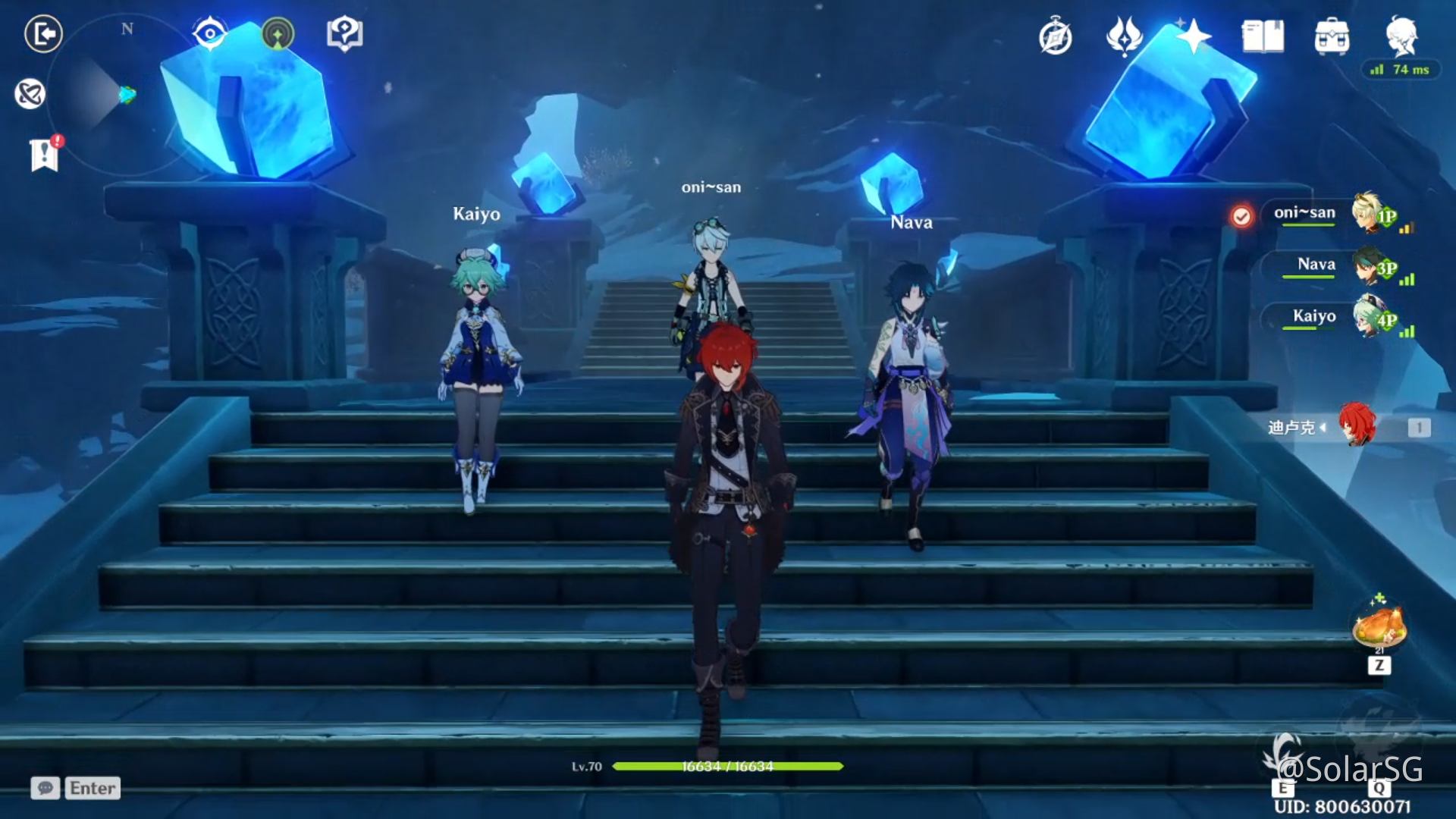Select the nearby challenge radar icon
This screenshot has height=819, width=1456.
[x=278, y=34]
